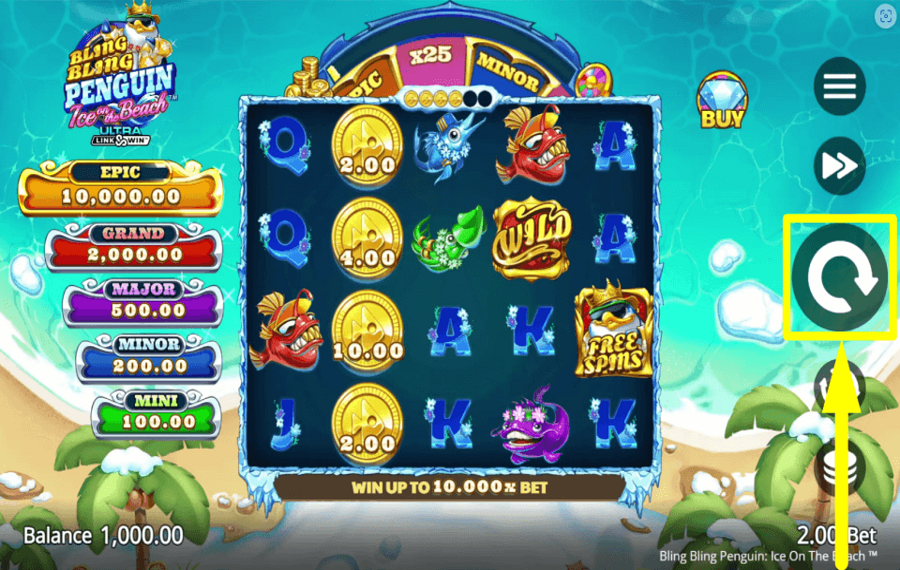Viewport: 900px width, 570px height.
Task: Click the autoplay button below spin
Action: pyautogui.click(x=838, y=387)
